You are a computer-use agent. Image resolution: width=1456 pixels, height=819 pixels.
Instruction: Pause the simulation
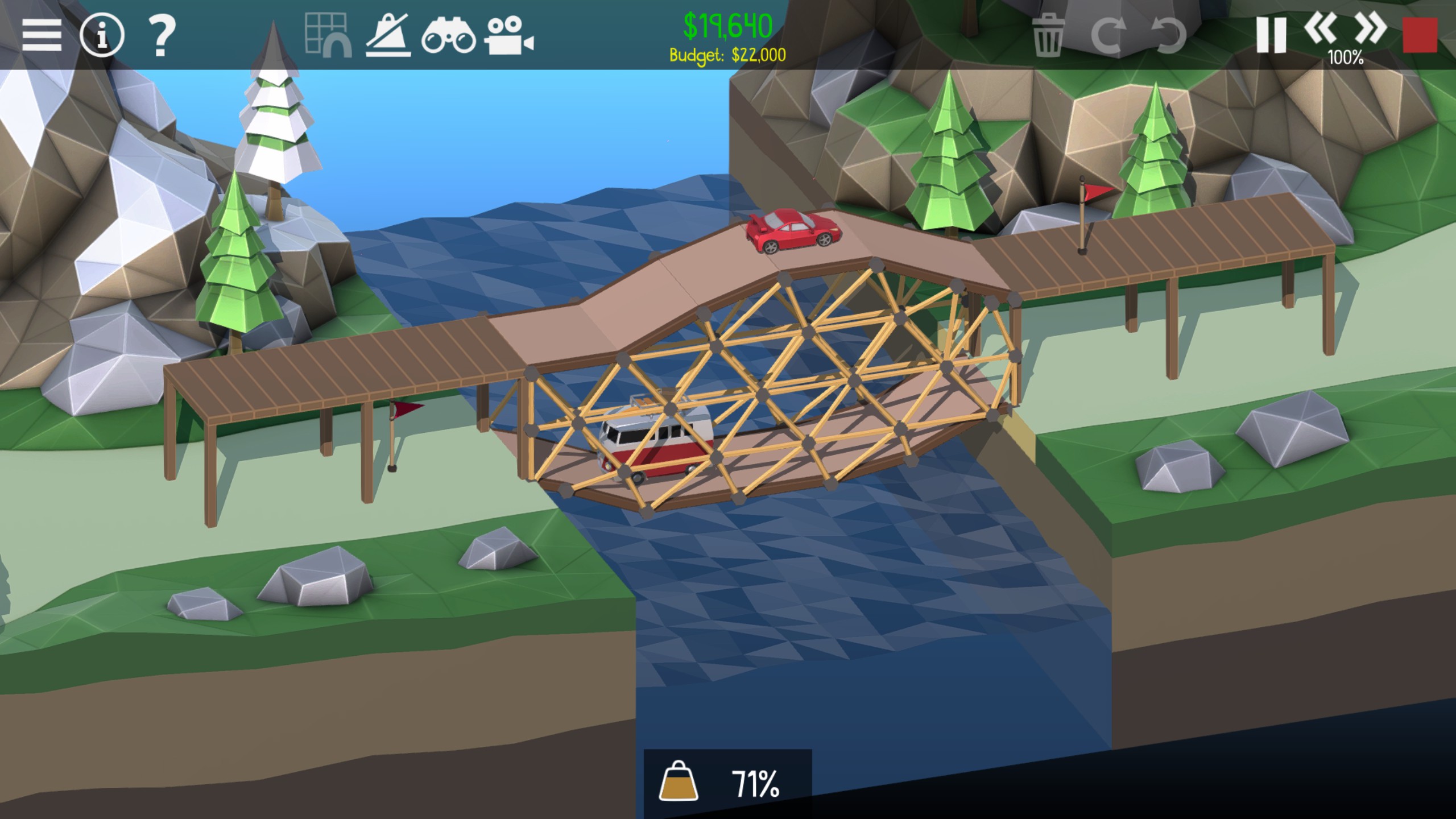click(1270, 35)
